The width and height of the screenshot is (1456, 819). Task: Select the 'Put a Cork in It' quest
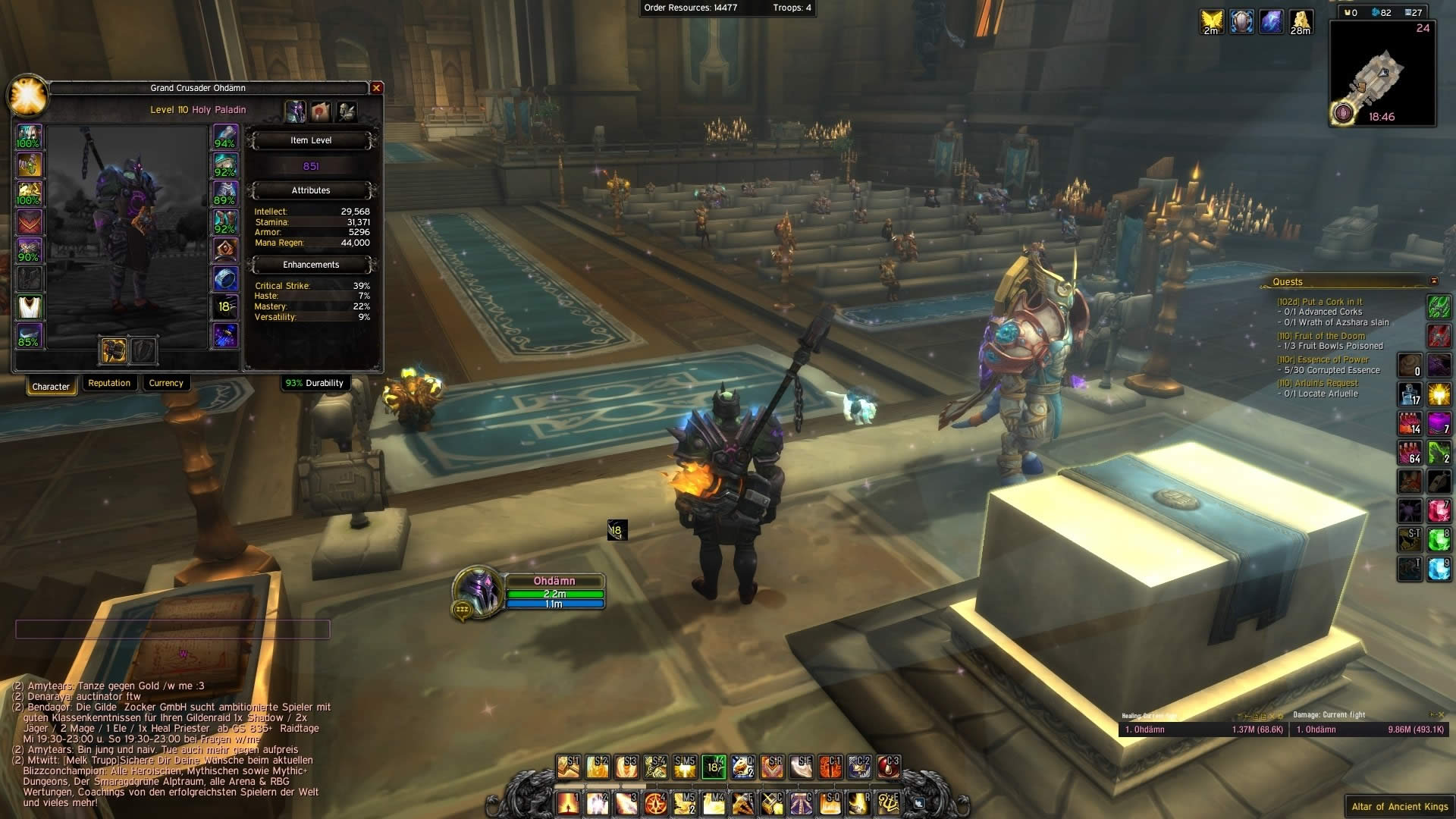[1319, 302]
